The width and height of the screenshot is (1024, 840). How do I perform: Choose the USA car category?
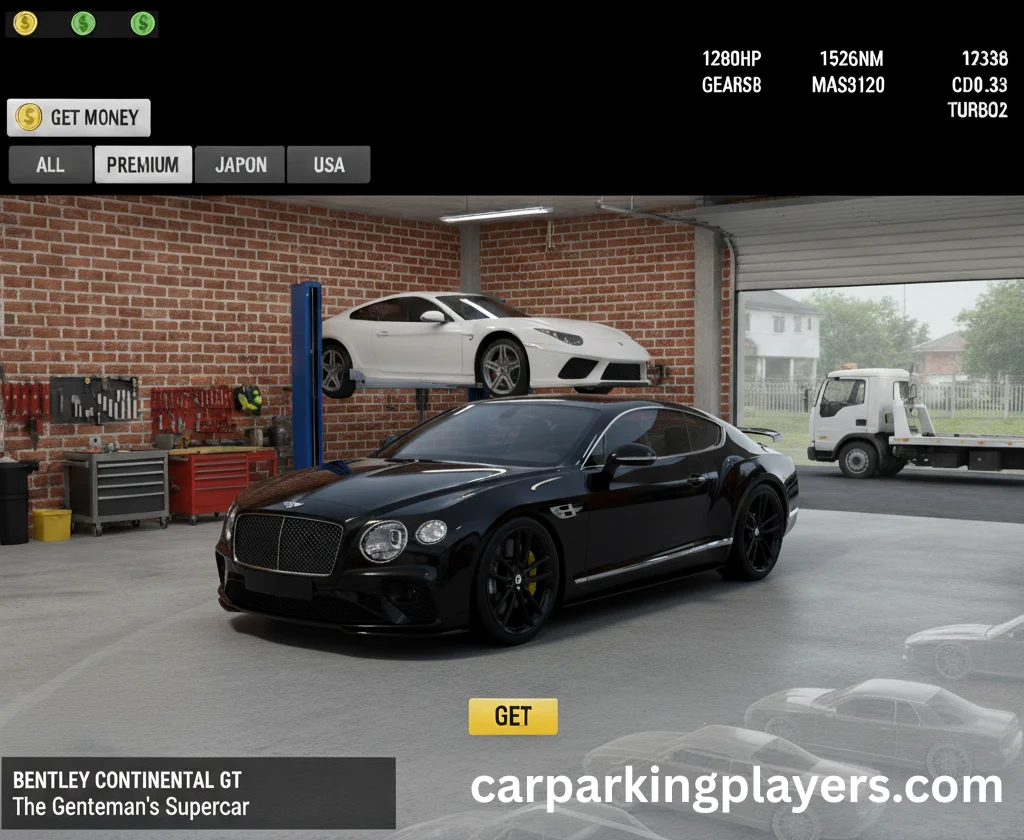(x=328, y=165)
